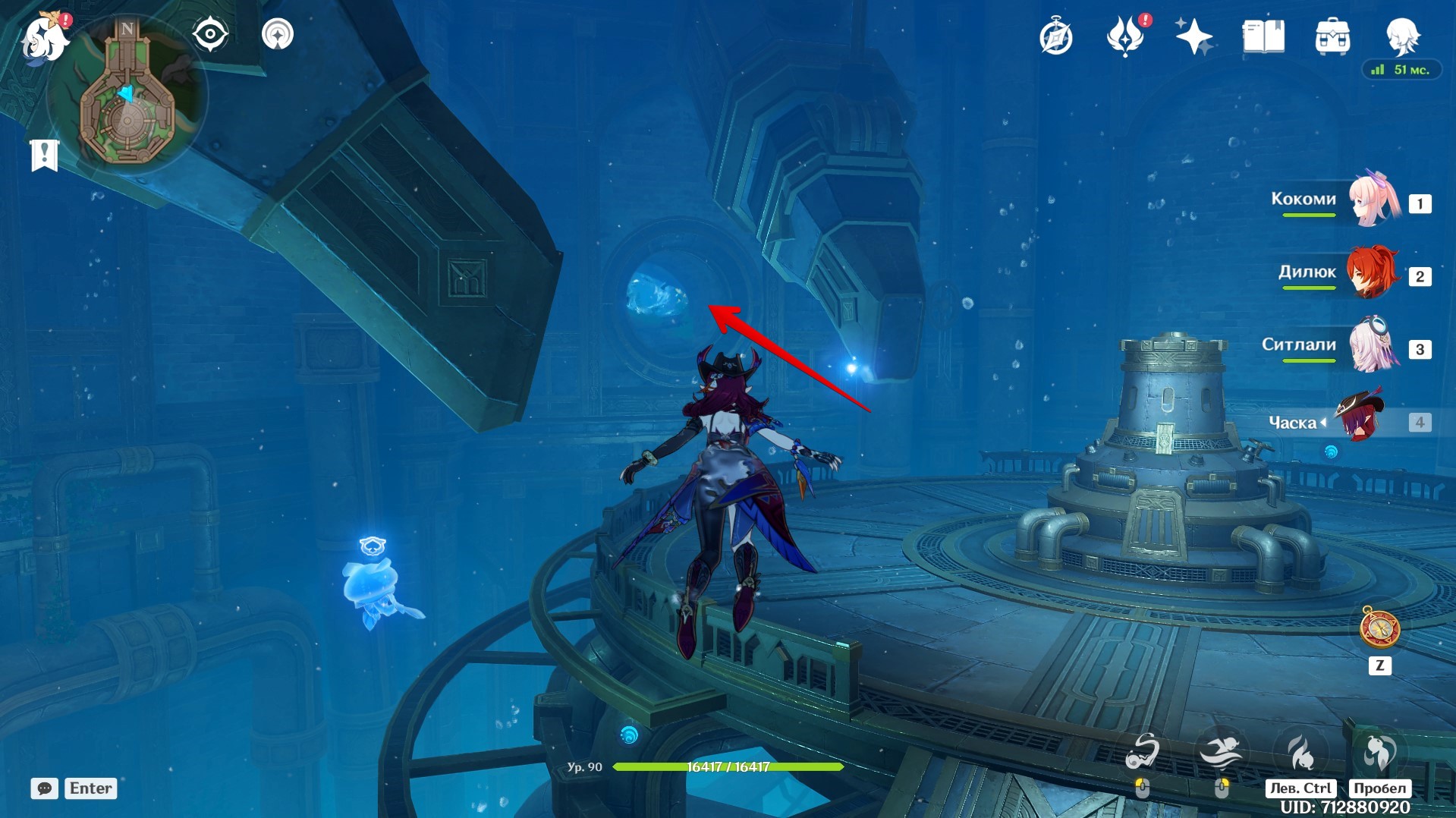Toggle the elemental sight eye icon

[209, 34]
